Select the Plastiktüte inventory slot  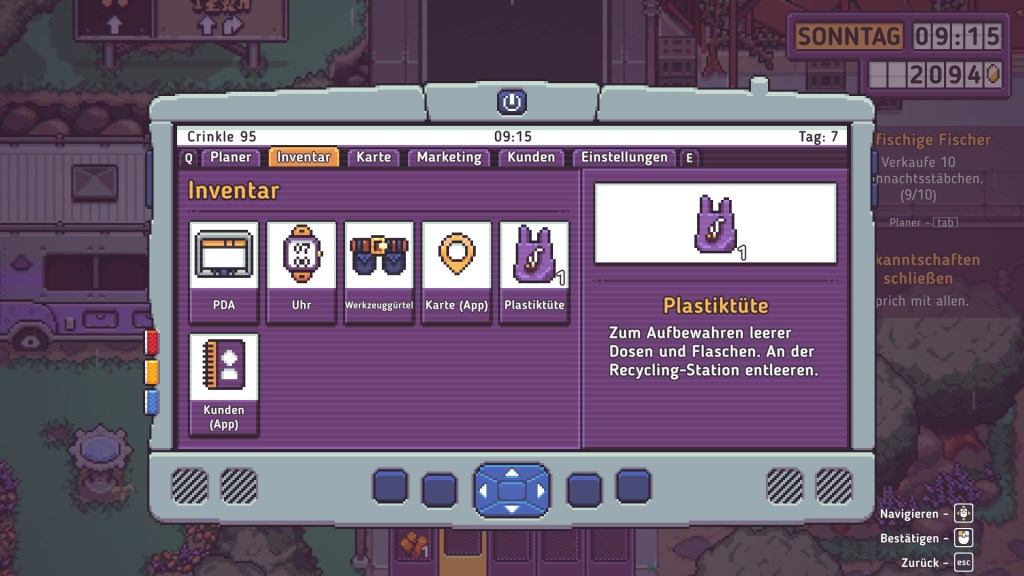tap(534, 272)
